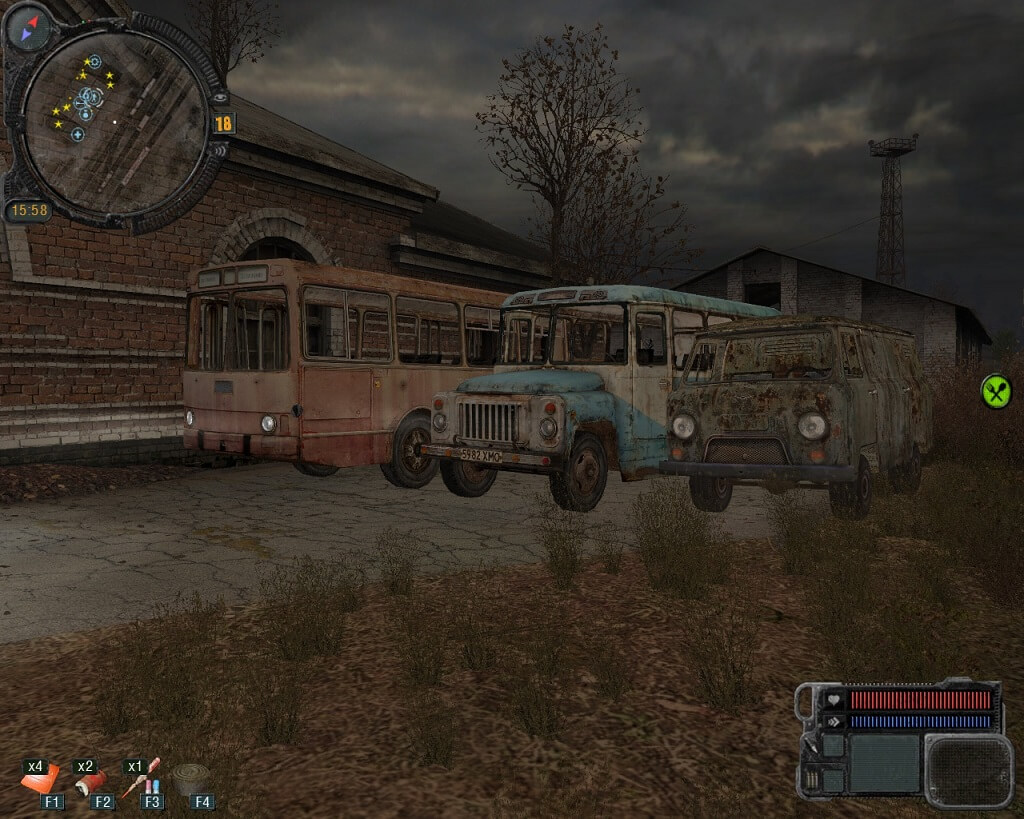Screen dimensions: 1024x819
Task: Click the green fork and knife hunger icon
Action: (995, 391)
